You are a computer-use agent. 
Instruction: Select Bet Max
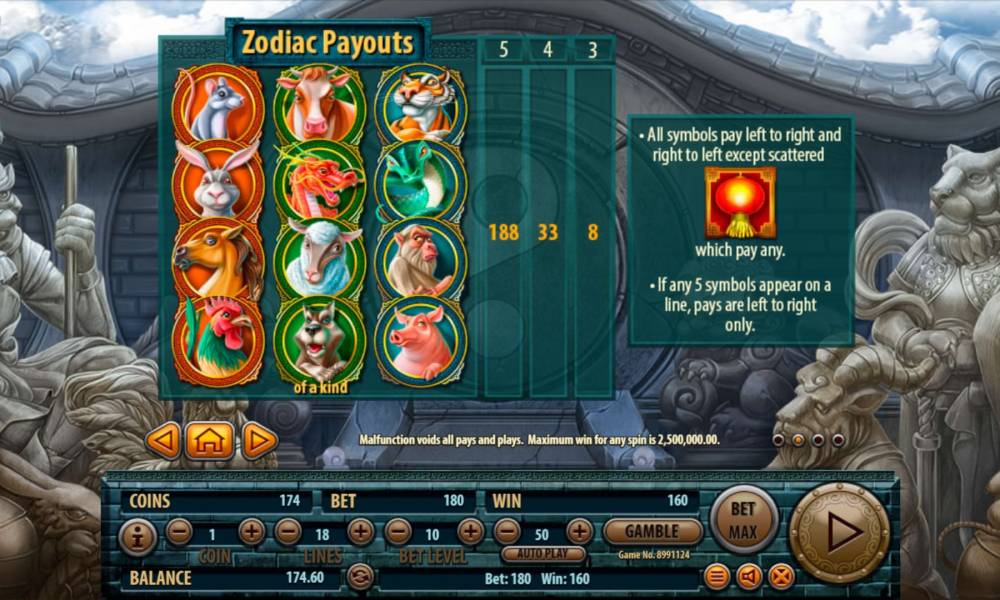[743, 519]
